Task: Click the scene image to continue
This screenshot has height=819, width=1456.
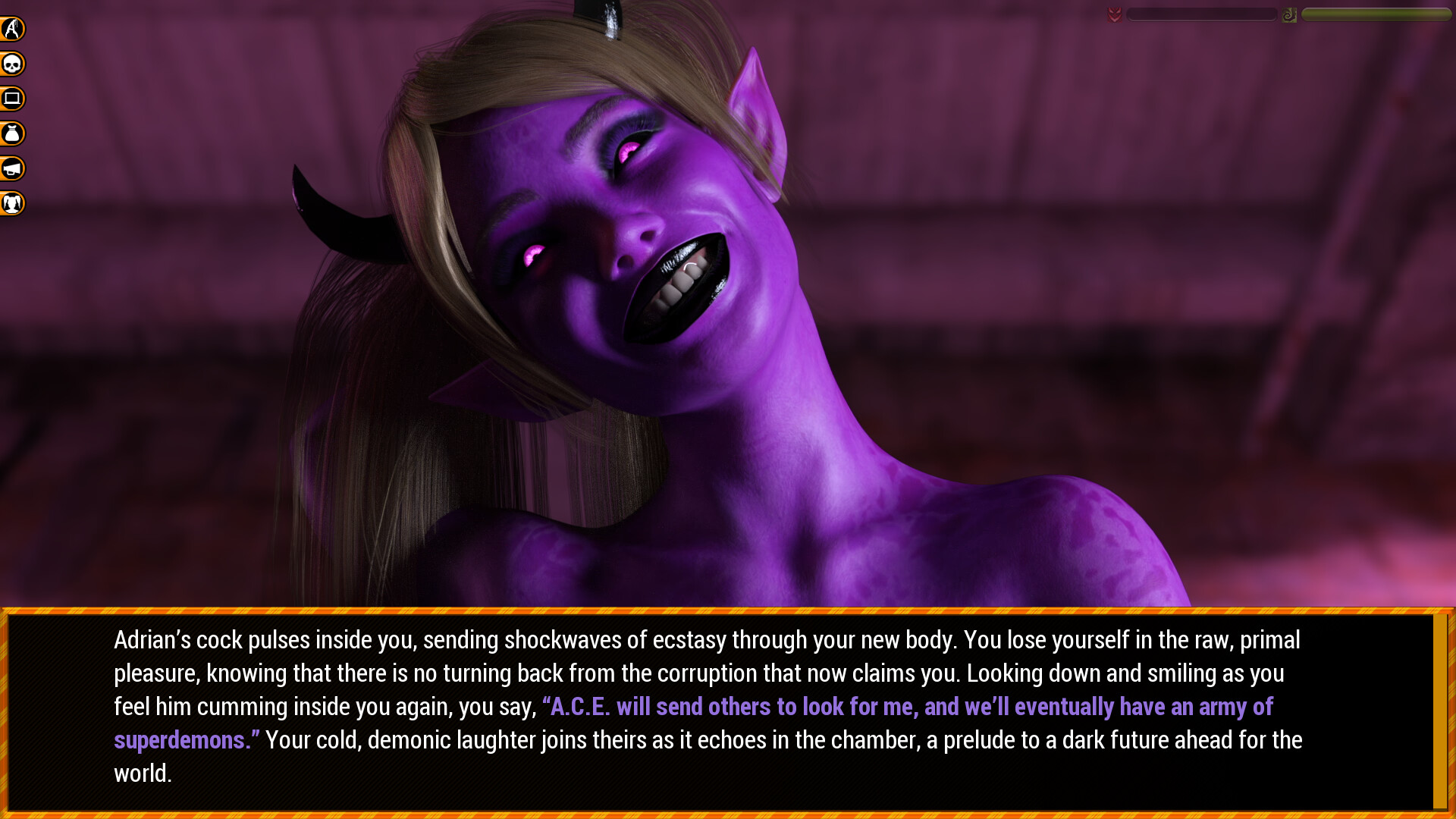Action: [728, 303]
